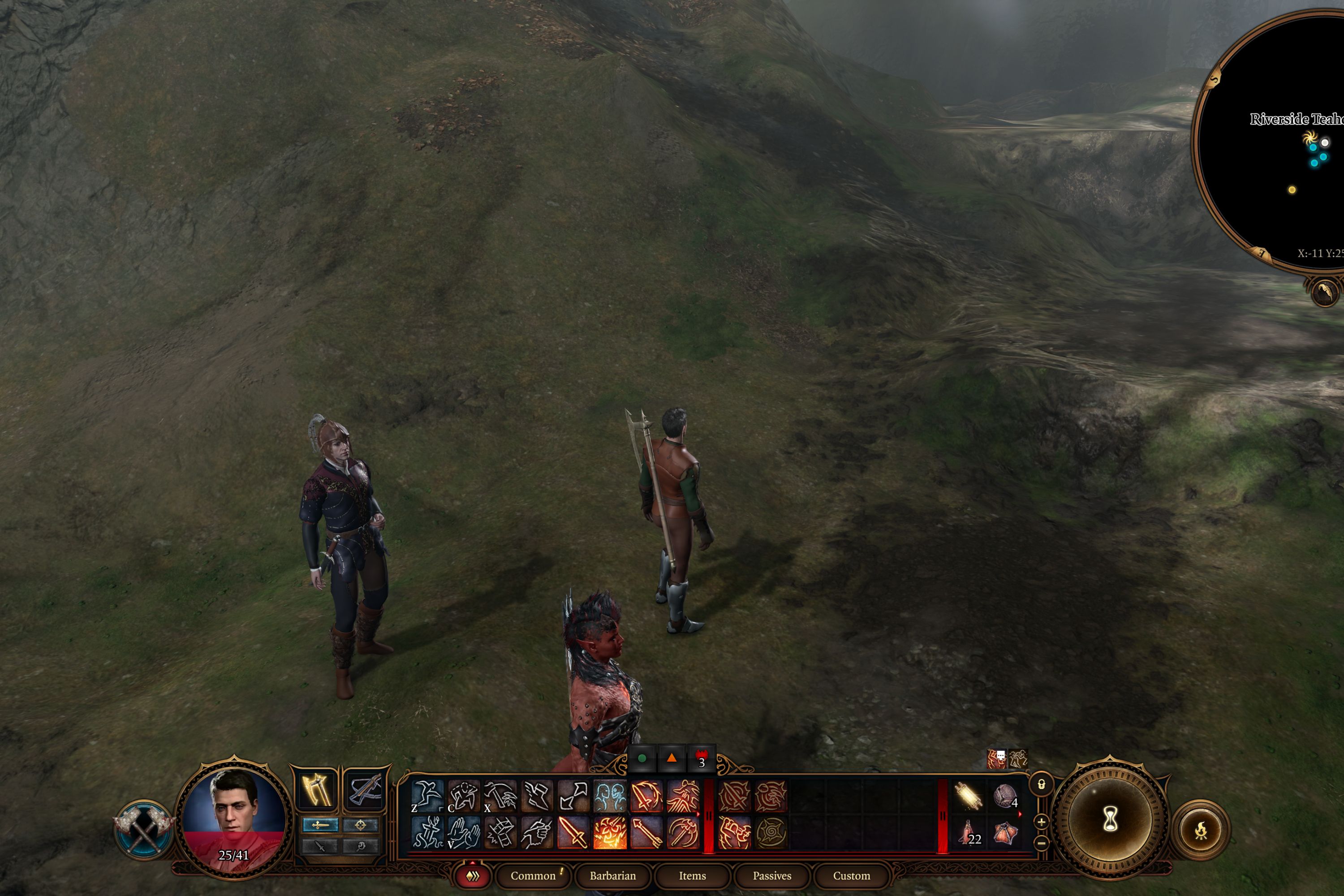Add a hotbar row with the plus button
This screenshot has width=1344, height=896.
pyautogui.click(x=1041, y=822)
